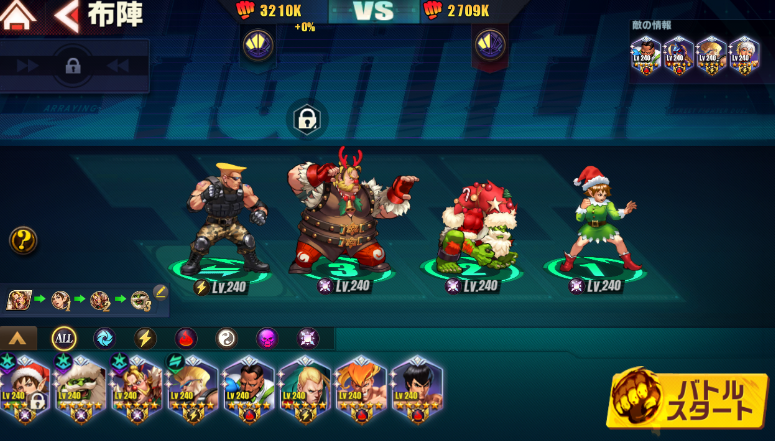Collapse the fighter list with up arrow
Viewport: 775px width, 441px height.
[x=19, y=338]
